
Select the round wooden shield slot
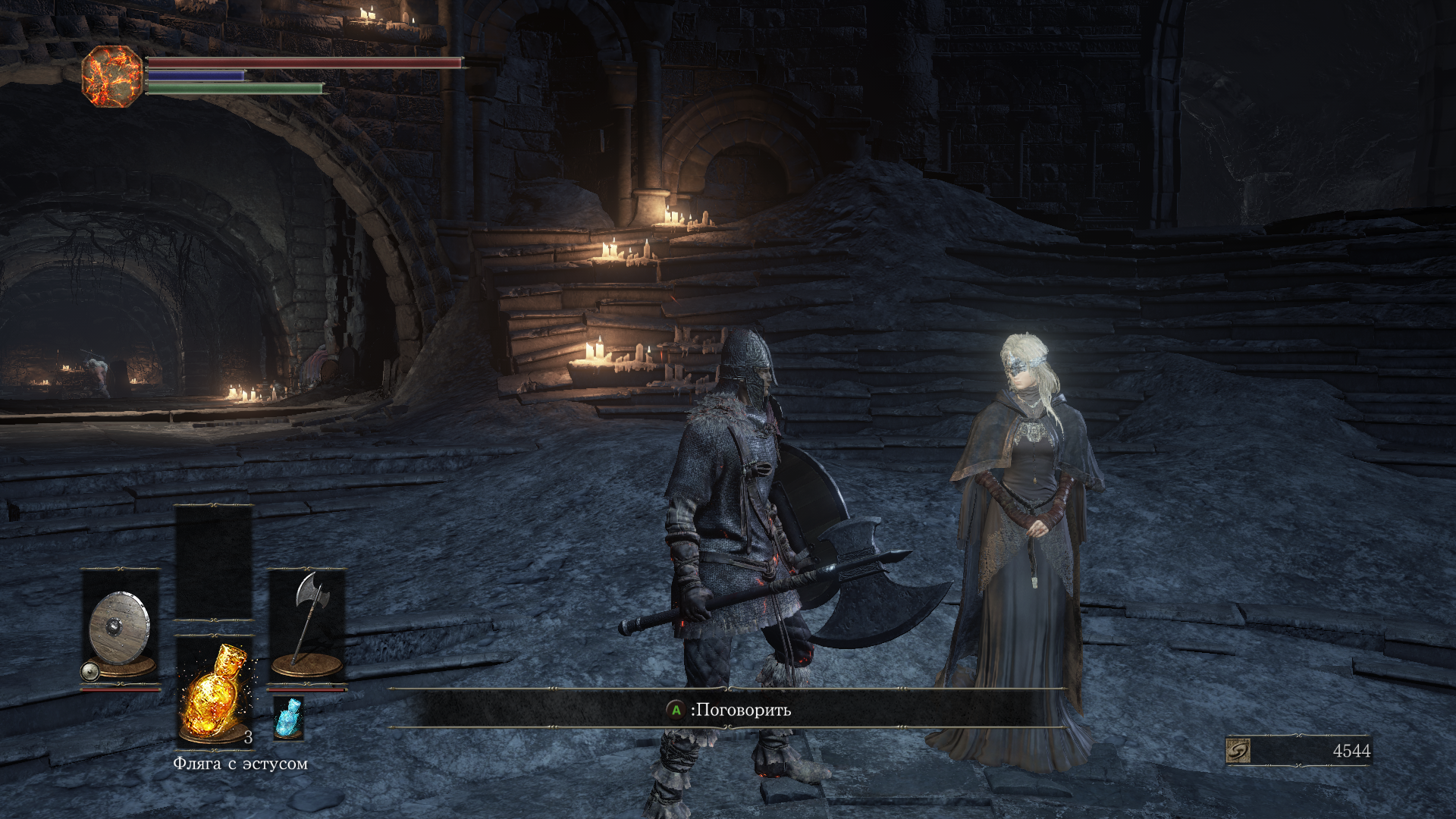tap(120, 628)
